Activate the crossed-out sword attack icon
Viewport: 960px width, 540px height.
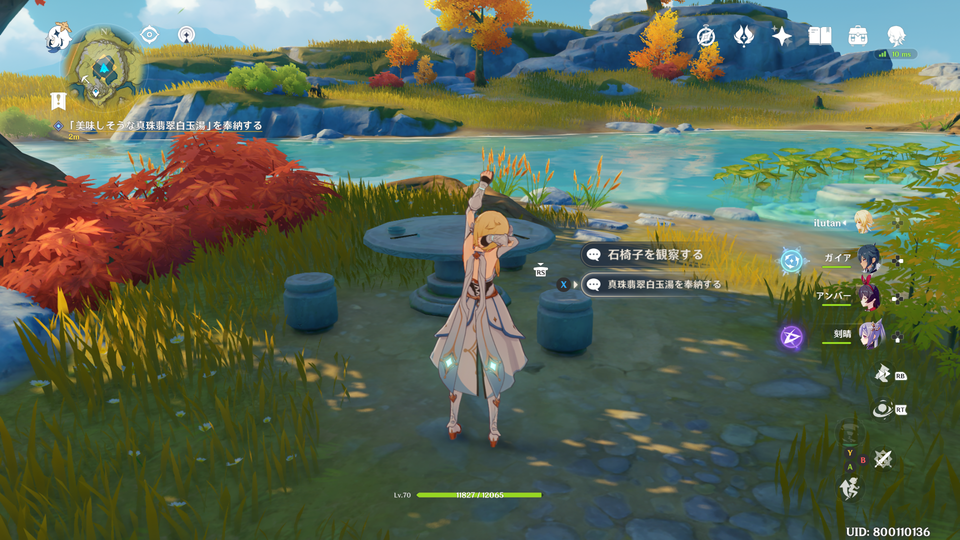pos(882,459)
